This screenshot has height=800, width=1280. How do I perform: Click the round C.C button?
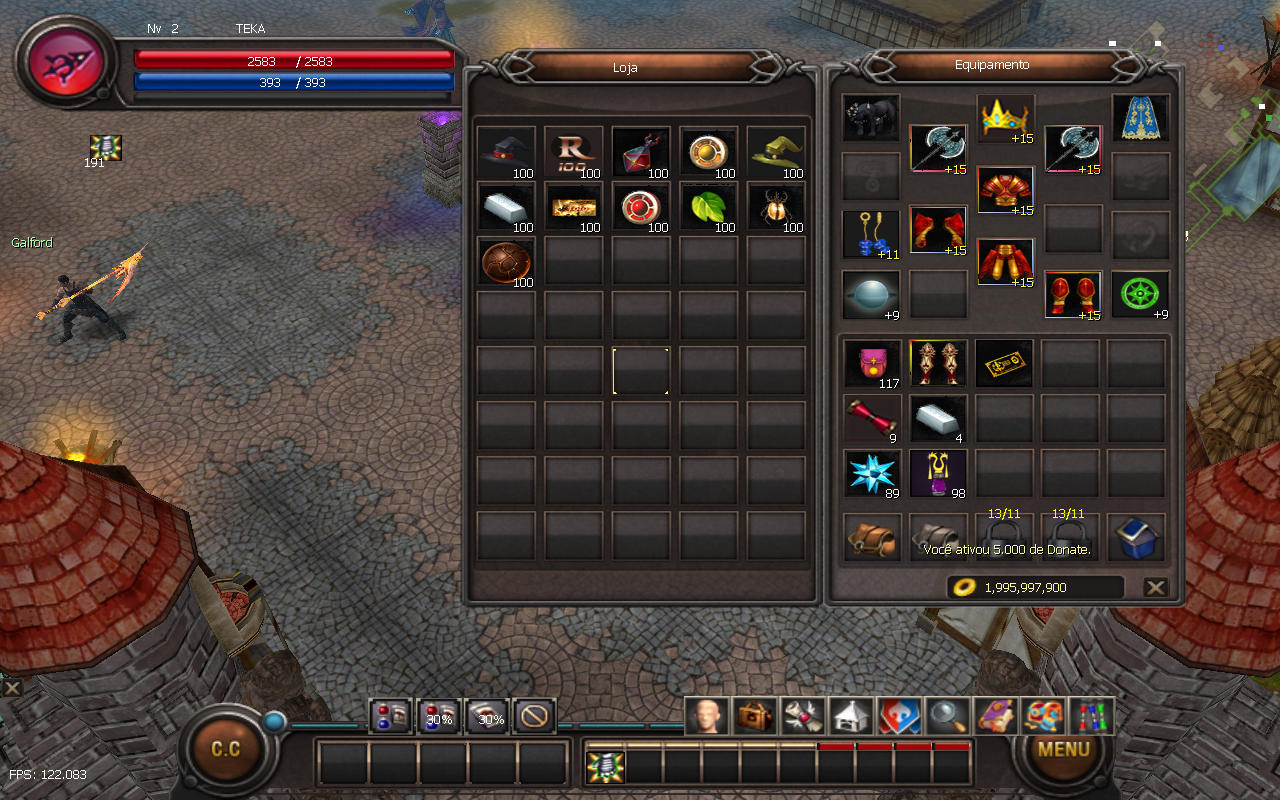[x=226, y=749]
